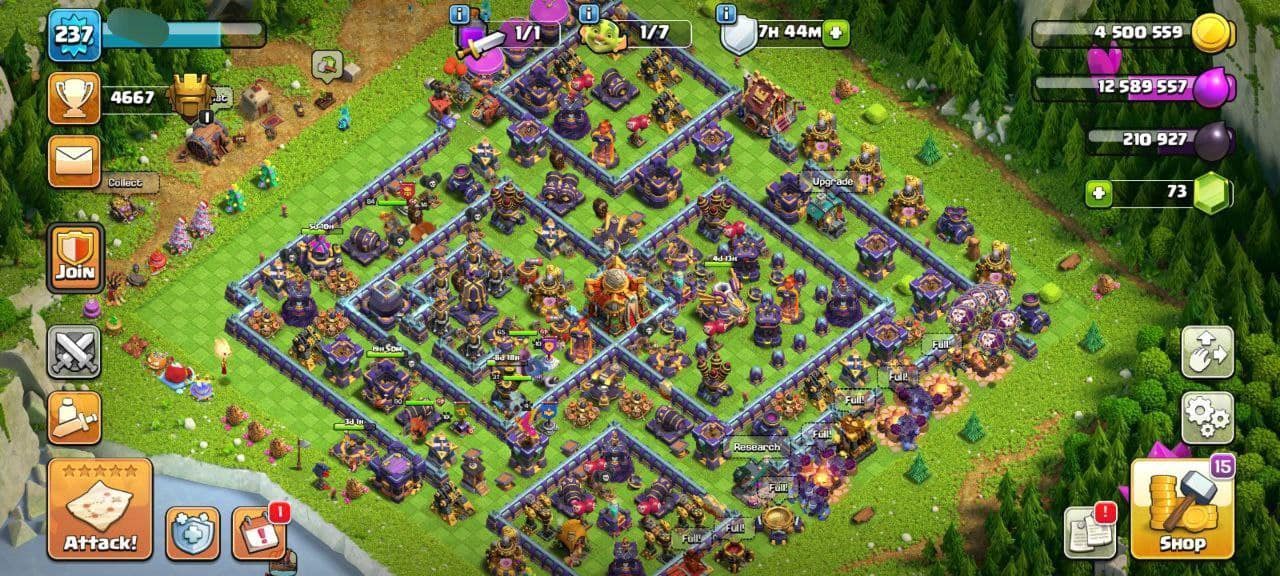Open the Shop

[x=1183, y=509]
